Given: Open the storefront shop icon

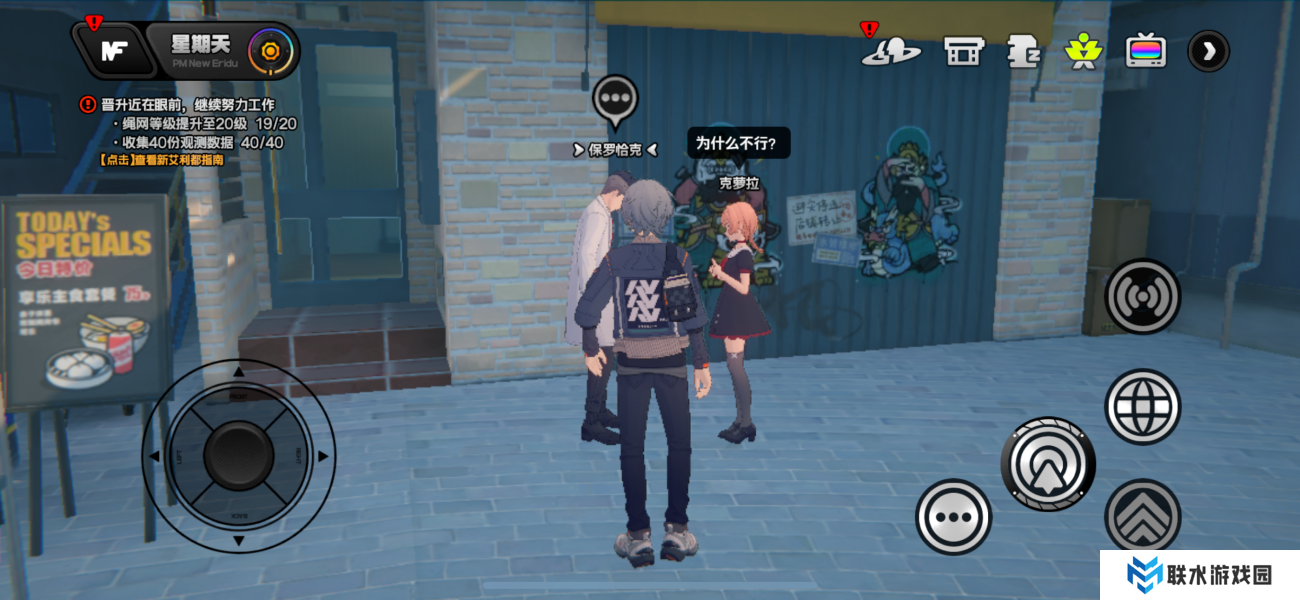Looking at the screenshot, I should pyautogui.click(x=964, y=50).
